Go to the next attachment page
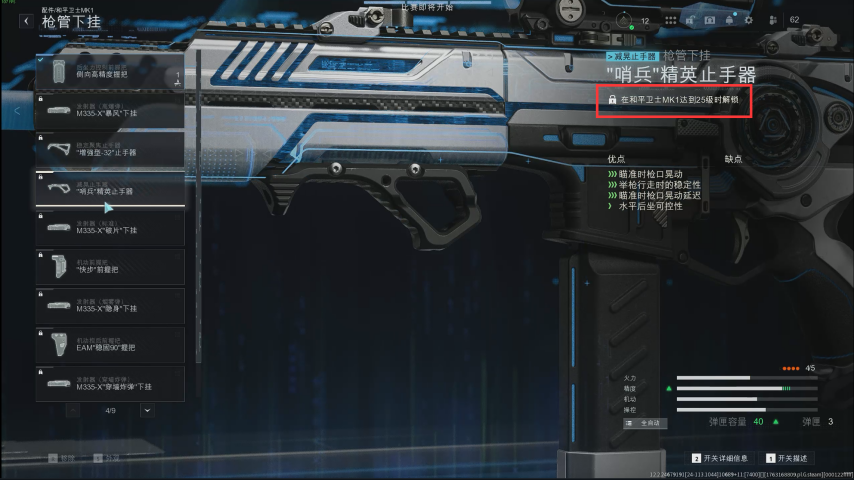The image size is (854, 480). pos(148,410)
